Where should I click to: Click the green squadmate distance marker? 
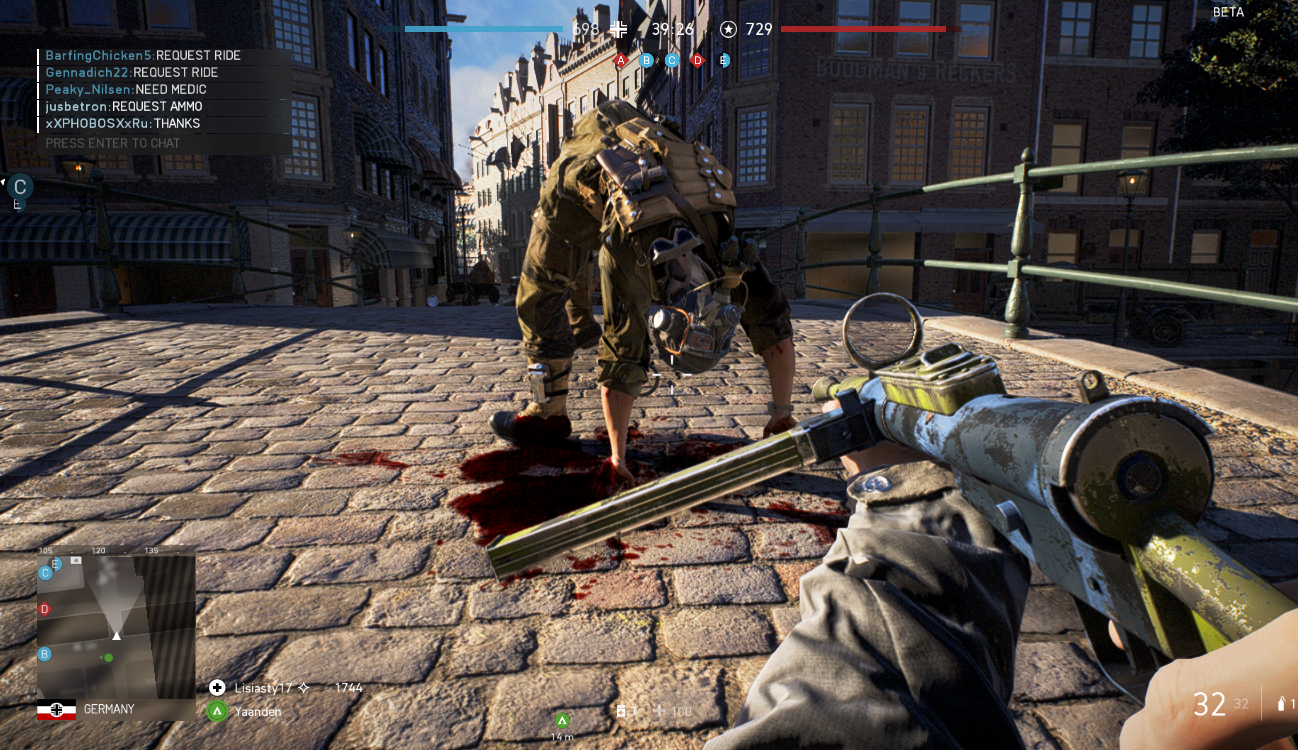pos(562,720)
